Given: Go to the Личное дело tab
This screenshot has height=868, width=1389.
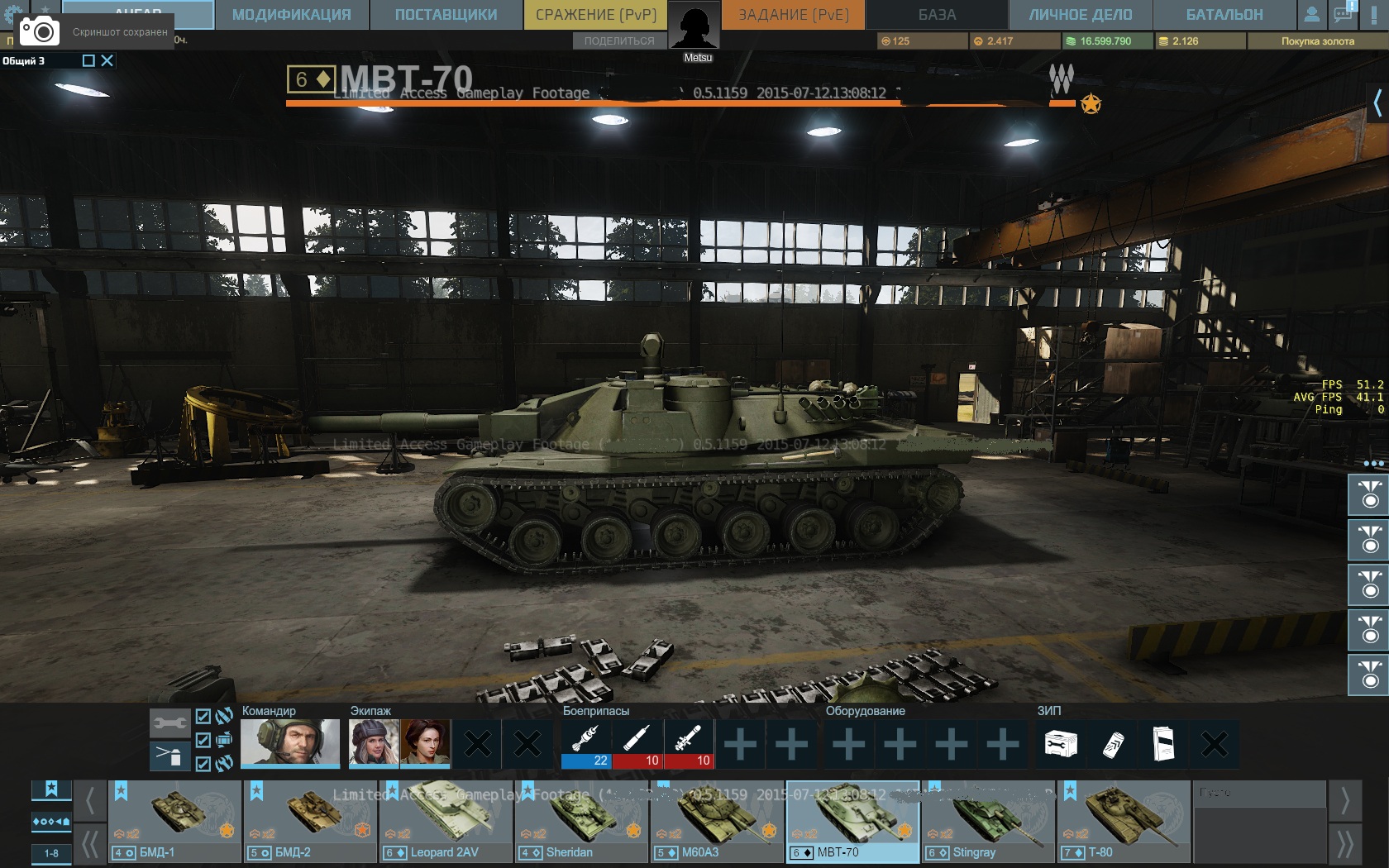Looking at the screenshot, I should (1080, 15).
